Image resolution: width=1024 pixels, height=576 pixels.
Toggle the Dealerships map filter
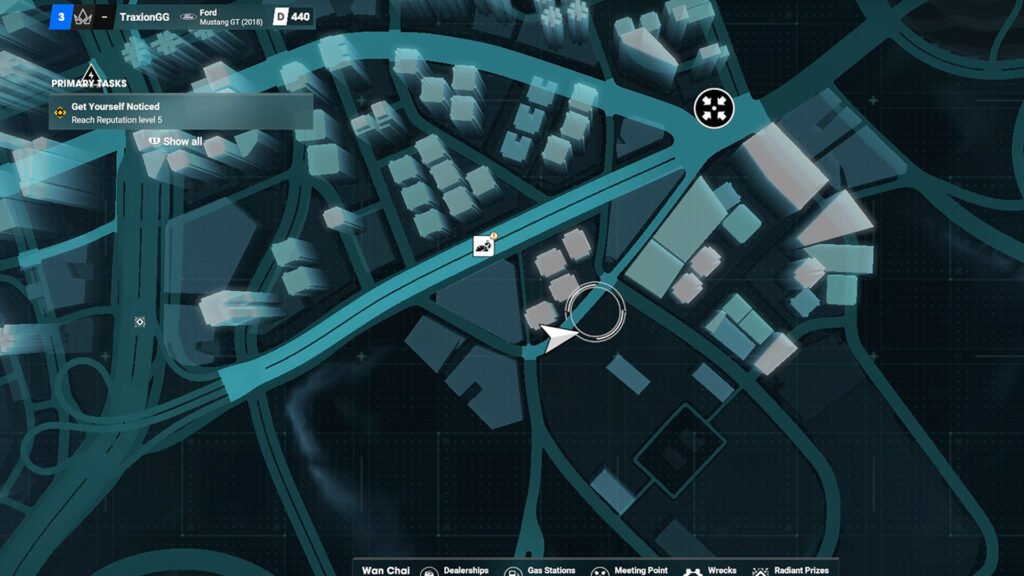click(x=456, y=570)
